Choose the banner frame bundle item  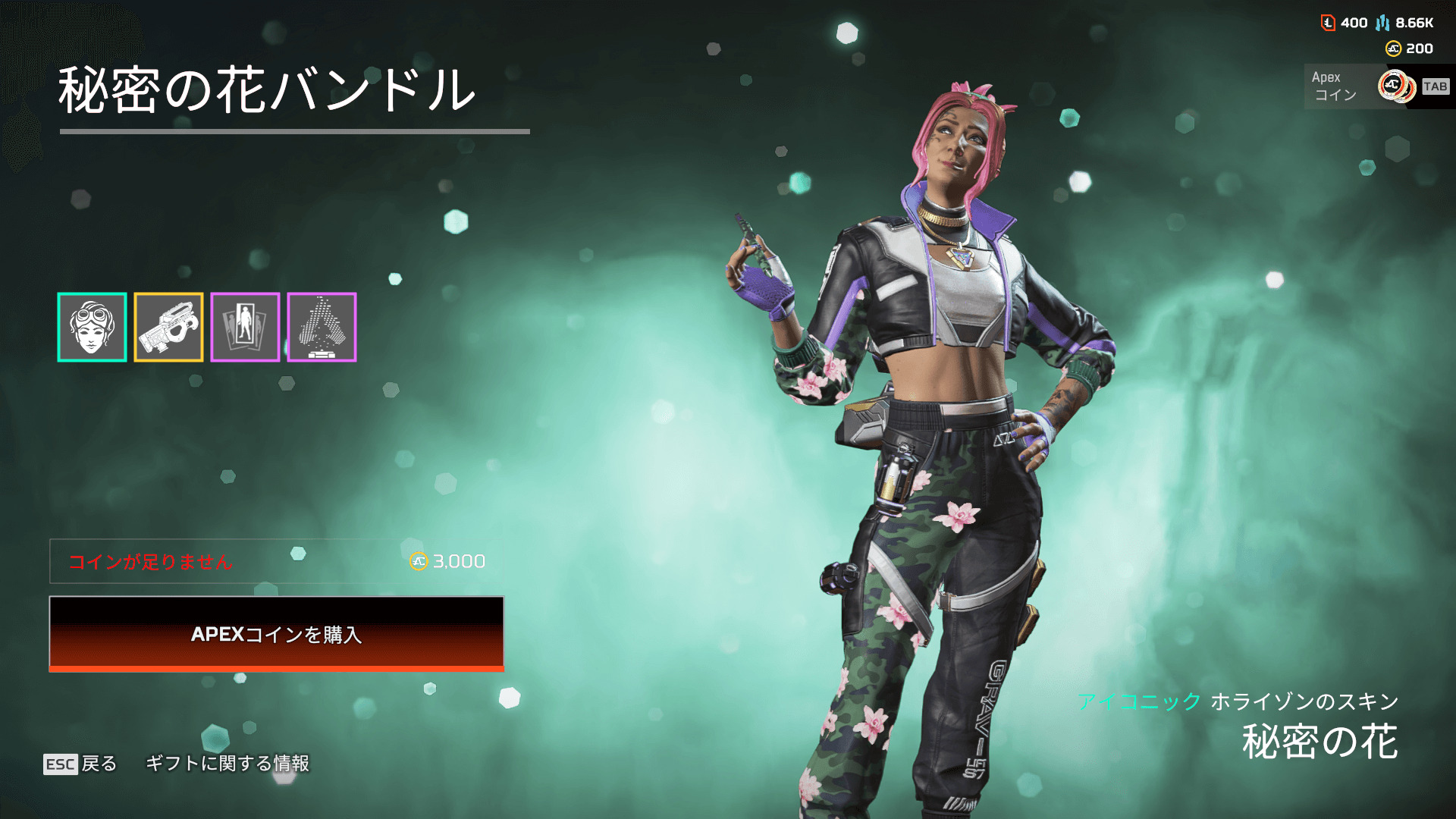click(245, 327)
